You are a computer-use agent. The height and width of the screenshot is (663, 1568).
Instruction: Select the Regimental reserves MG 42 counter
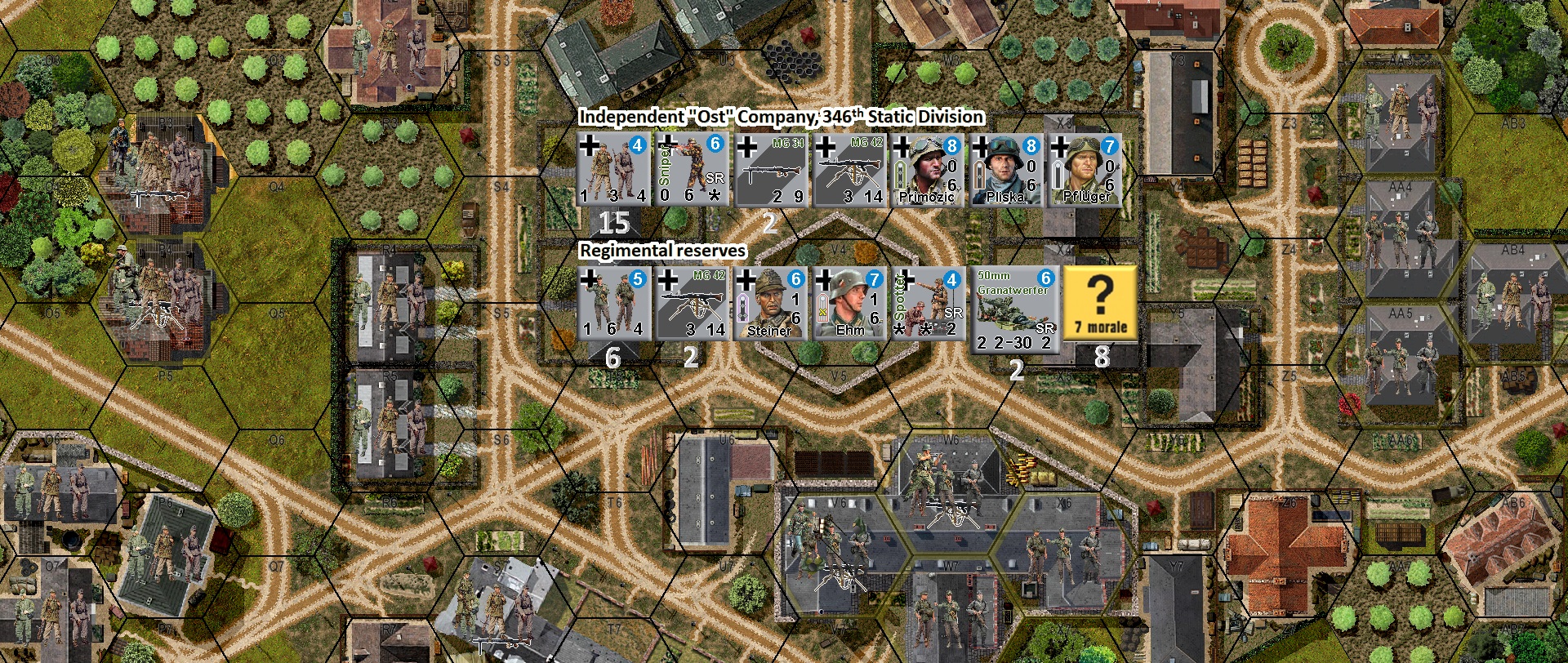(x=693, y=304)
